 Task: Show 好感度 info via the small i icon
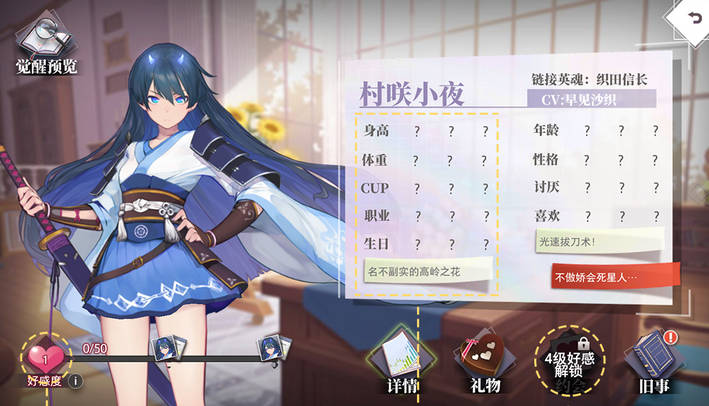75,380
